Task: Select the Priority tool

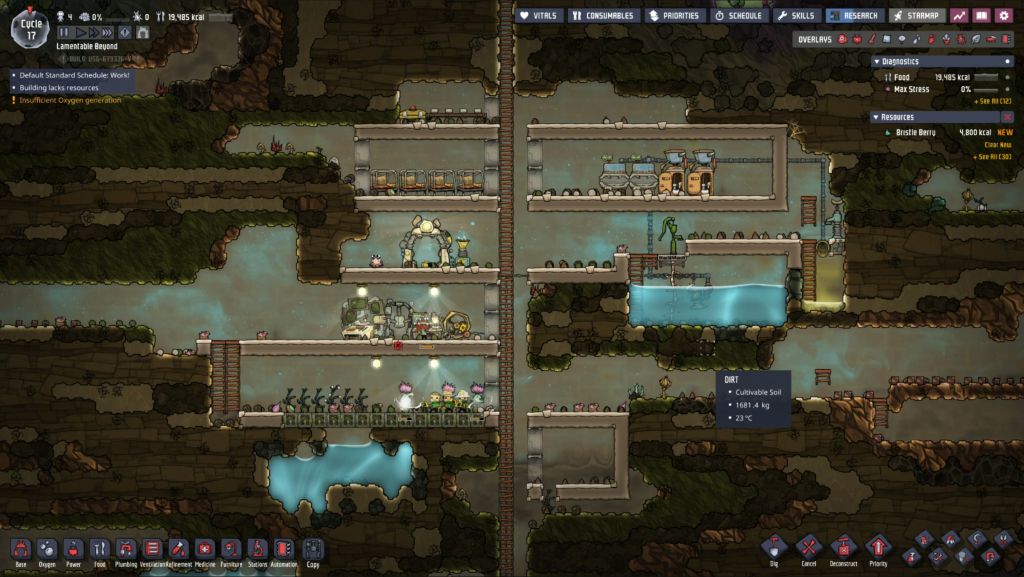Action: point(878,548)
